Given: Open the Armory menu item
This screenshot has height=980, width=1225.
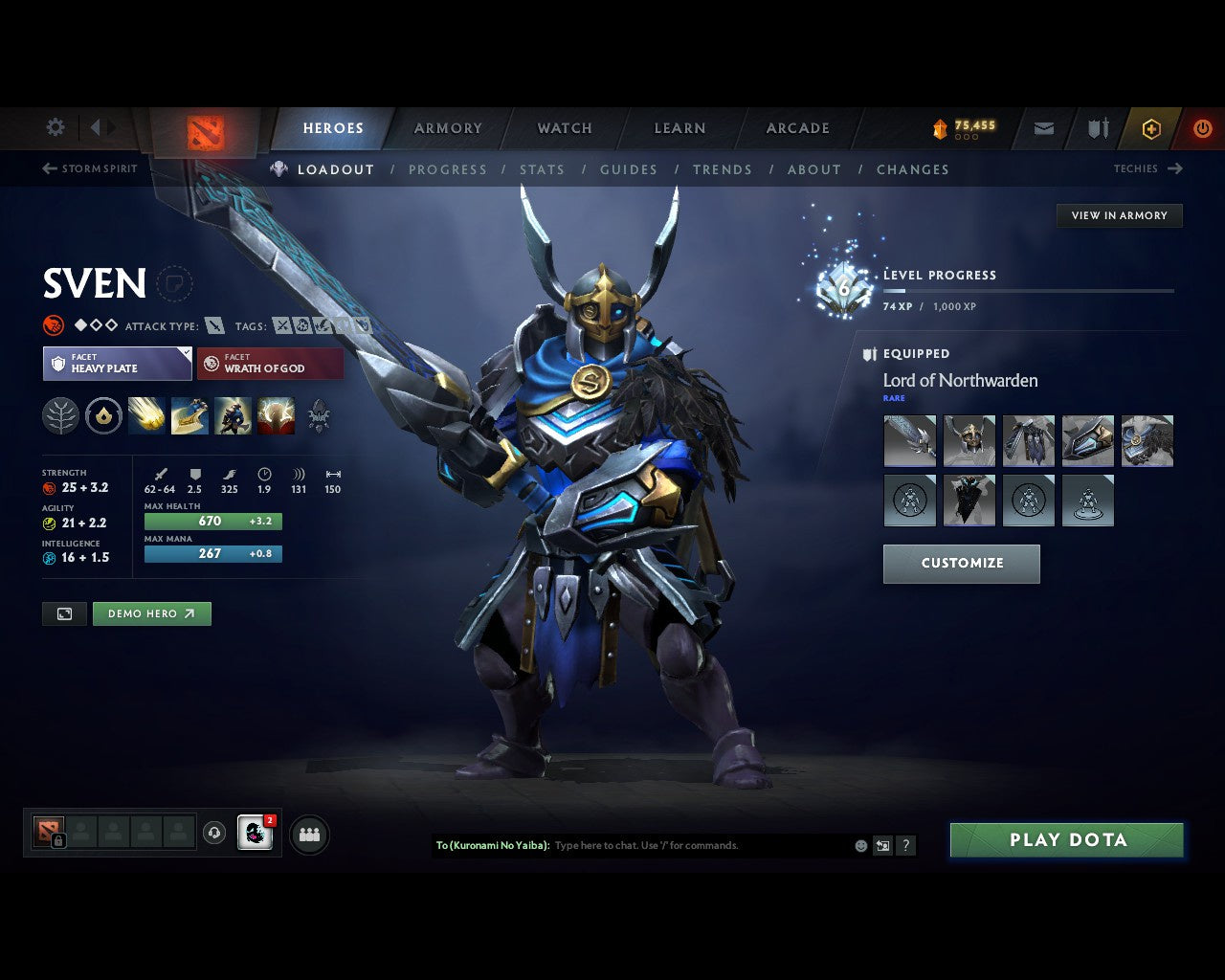Looking at the screenshot, I should coord(447,127).
